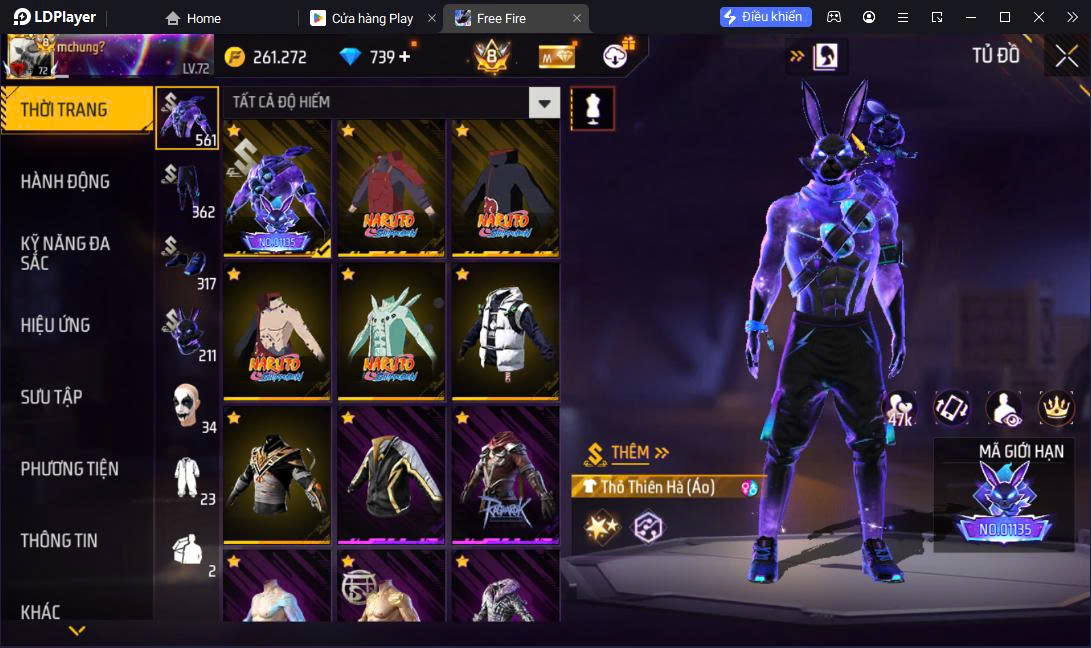Open the face mask subcategory showing 34
This screenshot has width=1091, height=648.
point(187,405)
